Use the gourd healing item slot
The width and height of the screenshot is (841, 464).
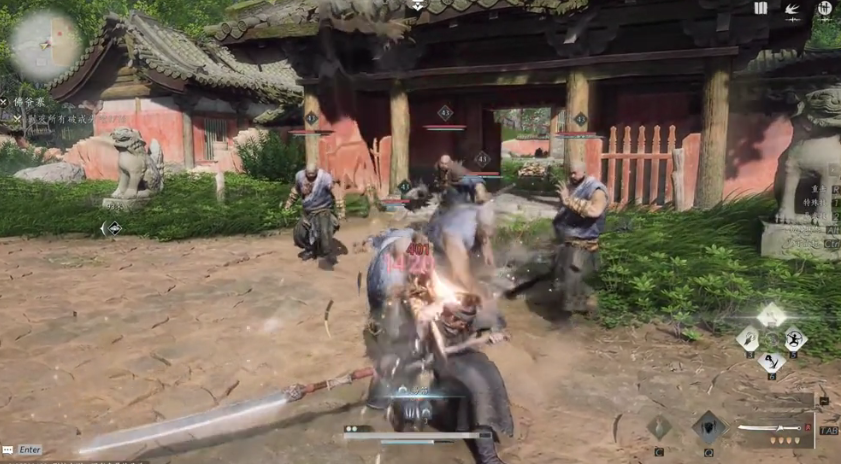pos(658,428)
